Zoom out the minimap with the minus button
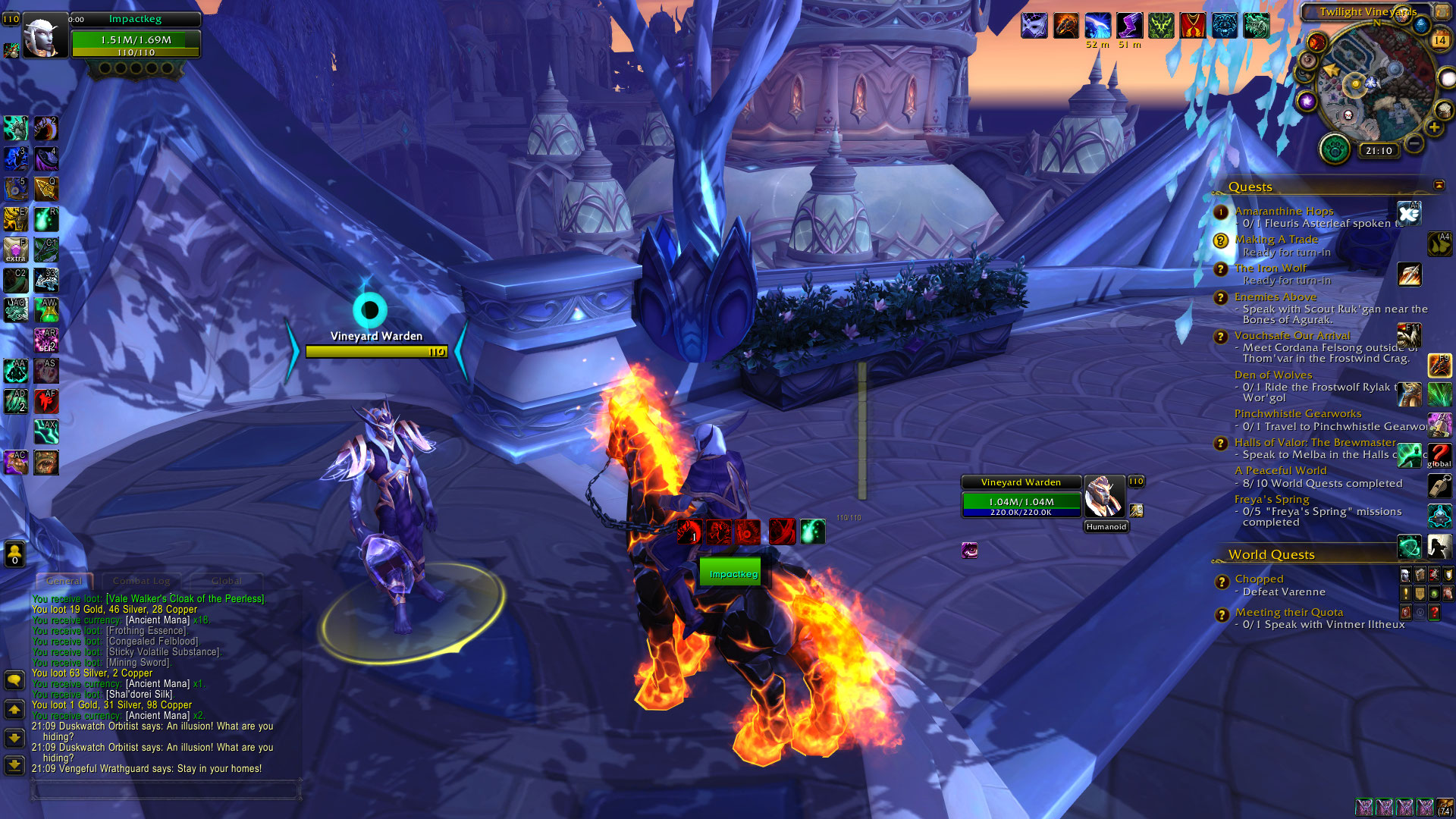 1414,143
